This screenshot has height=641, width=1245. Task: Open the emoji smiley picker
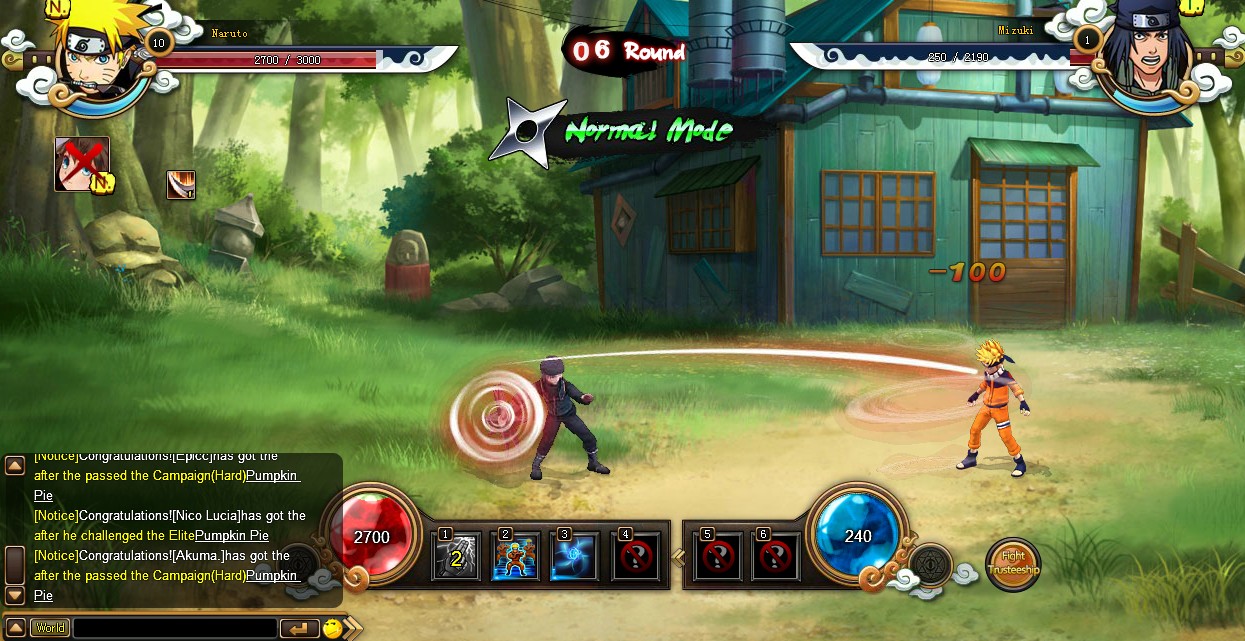tap(332, 628)
